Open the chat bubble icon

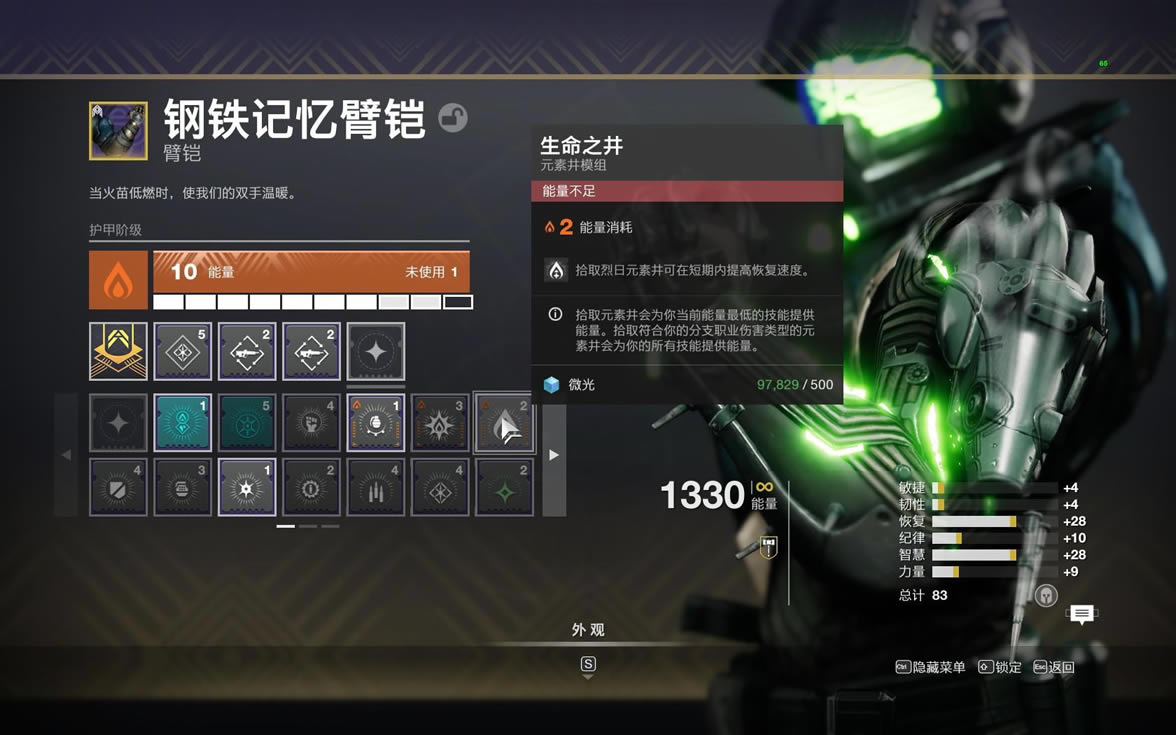1081,614
